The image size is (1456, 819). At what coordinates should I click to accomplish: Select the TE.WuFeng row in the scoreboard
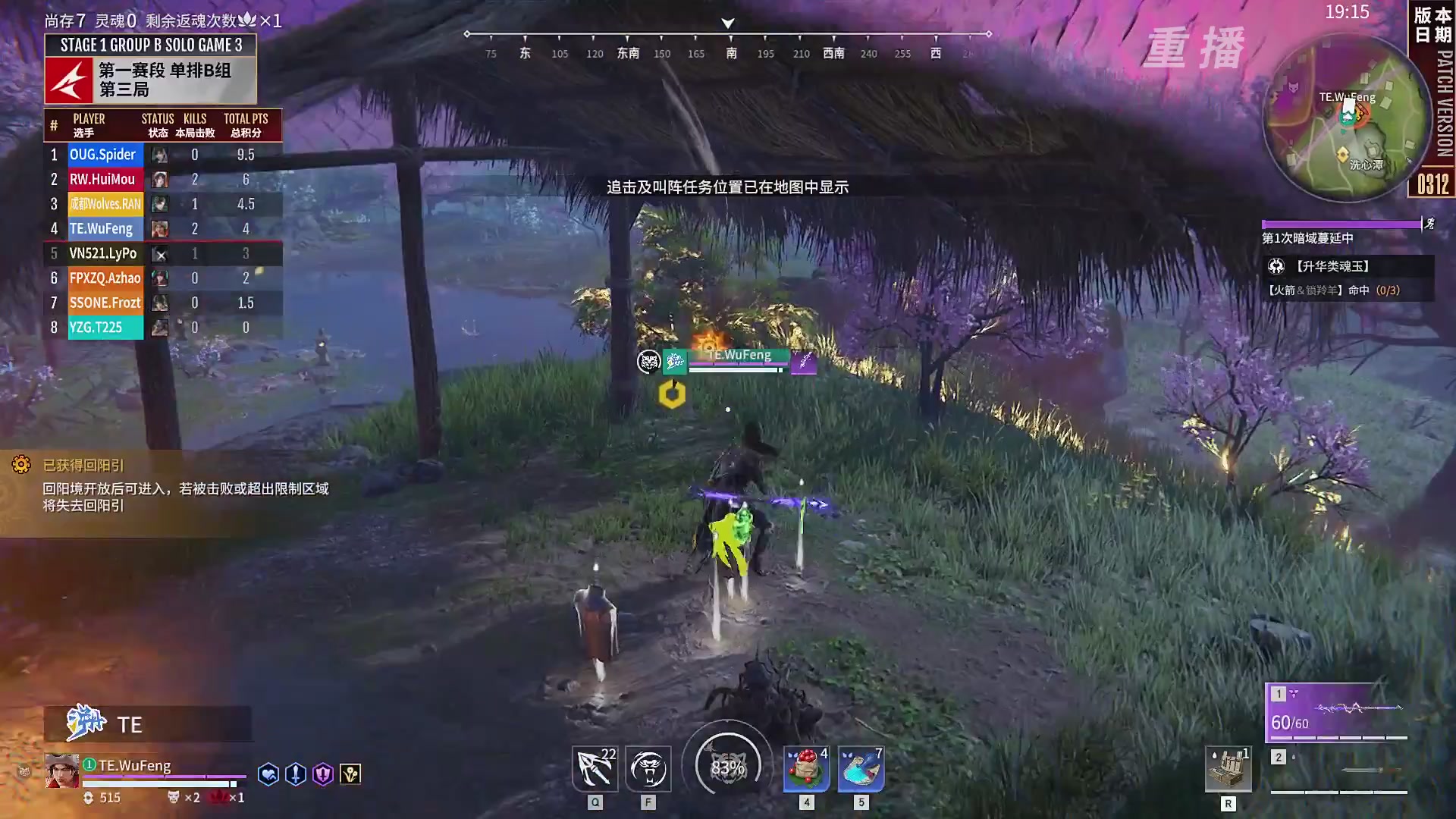(x=105, y=228)
